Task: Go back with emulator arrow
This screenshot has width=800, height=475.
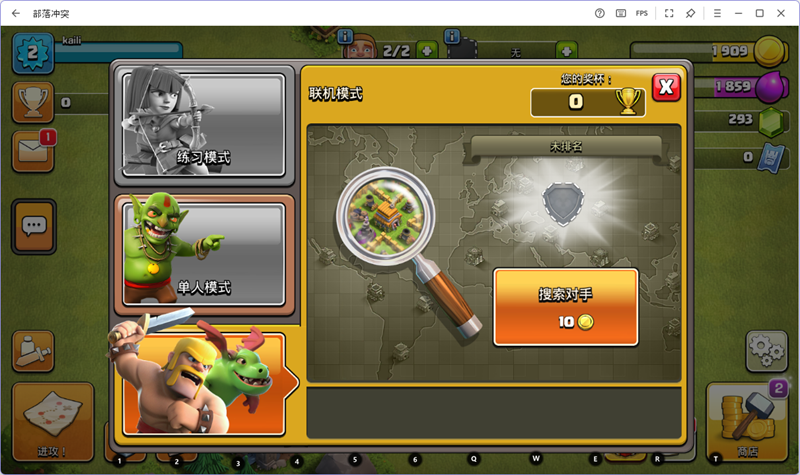Action: tap(15, 13)
